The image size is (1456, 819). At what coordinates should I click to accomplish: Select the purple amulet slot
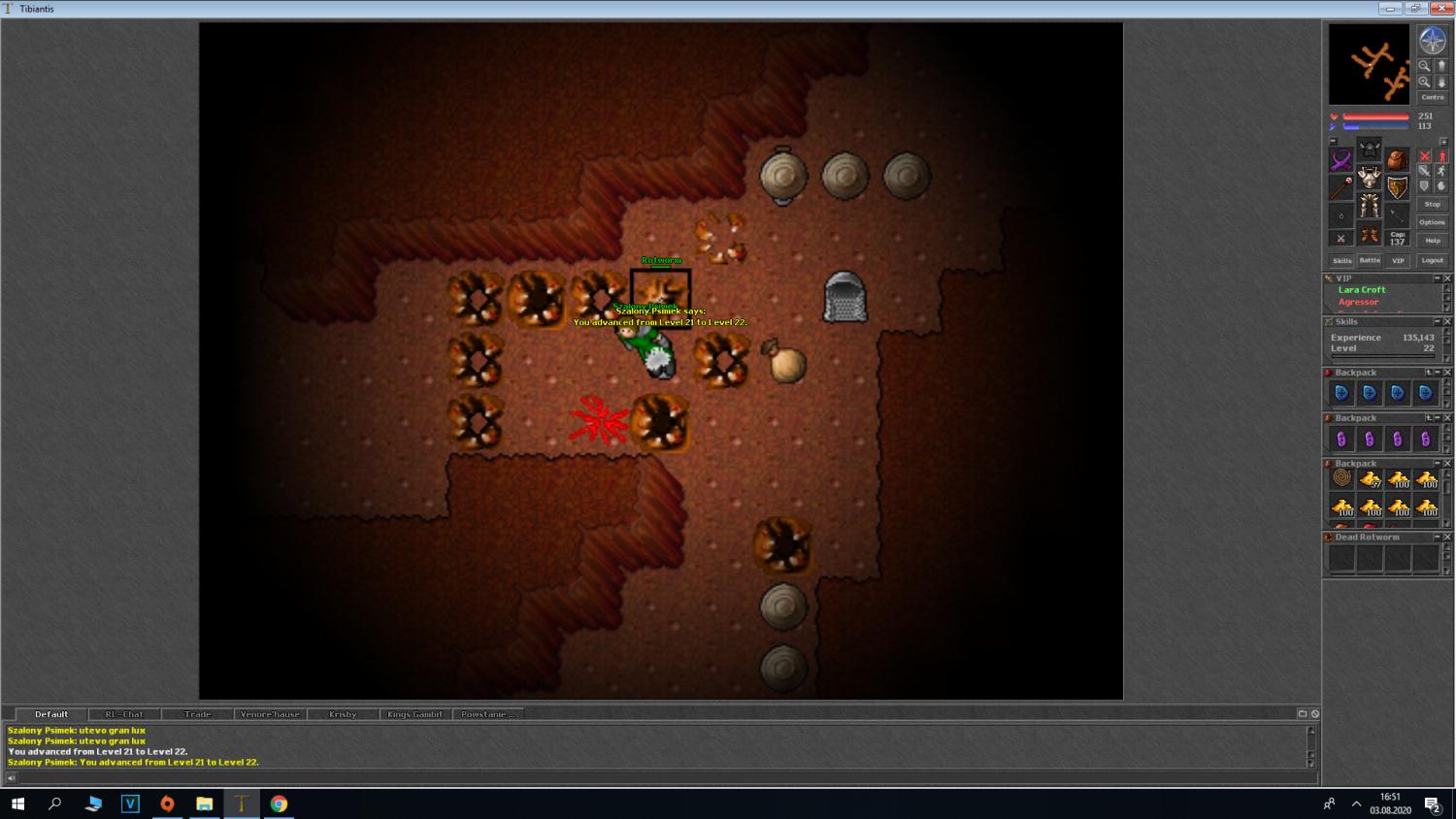pyautogui.click(x=1341, y=160)
